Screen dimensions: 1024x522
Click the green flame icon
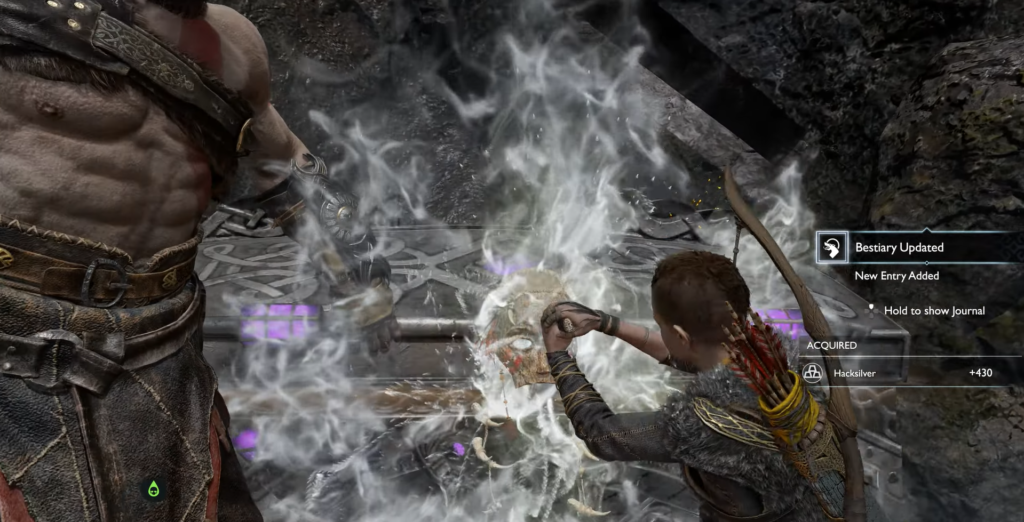click(153, 489)
